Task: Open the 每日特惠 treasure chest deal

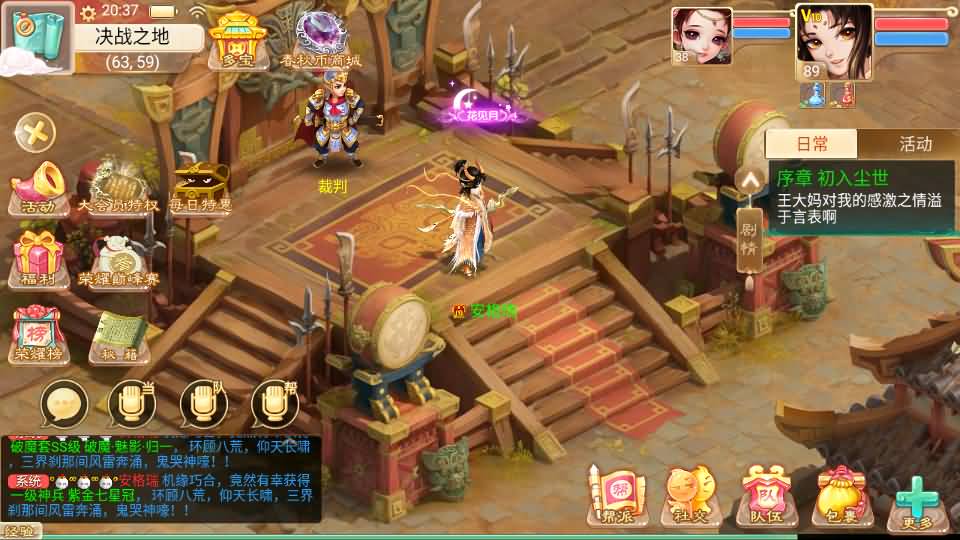Action: click(200, 187)
